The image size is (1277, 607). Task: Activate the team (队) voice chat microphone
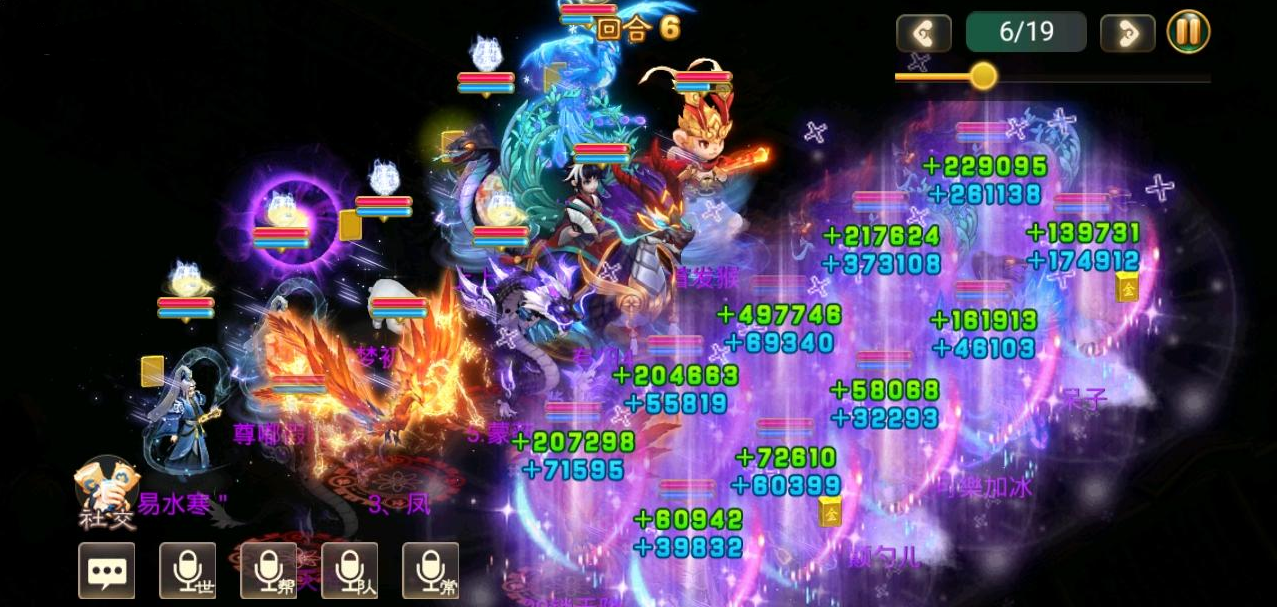[x=350, y=570]
